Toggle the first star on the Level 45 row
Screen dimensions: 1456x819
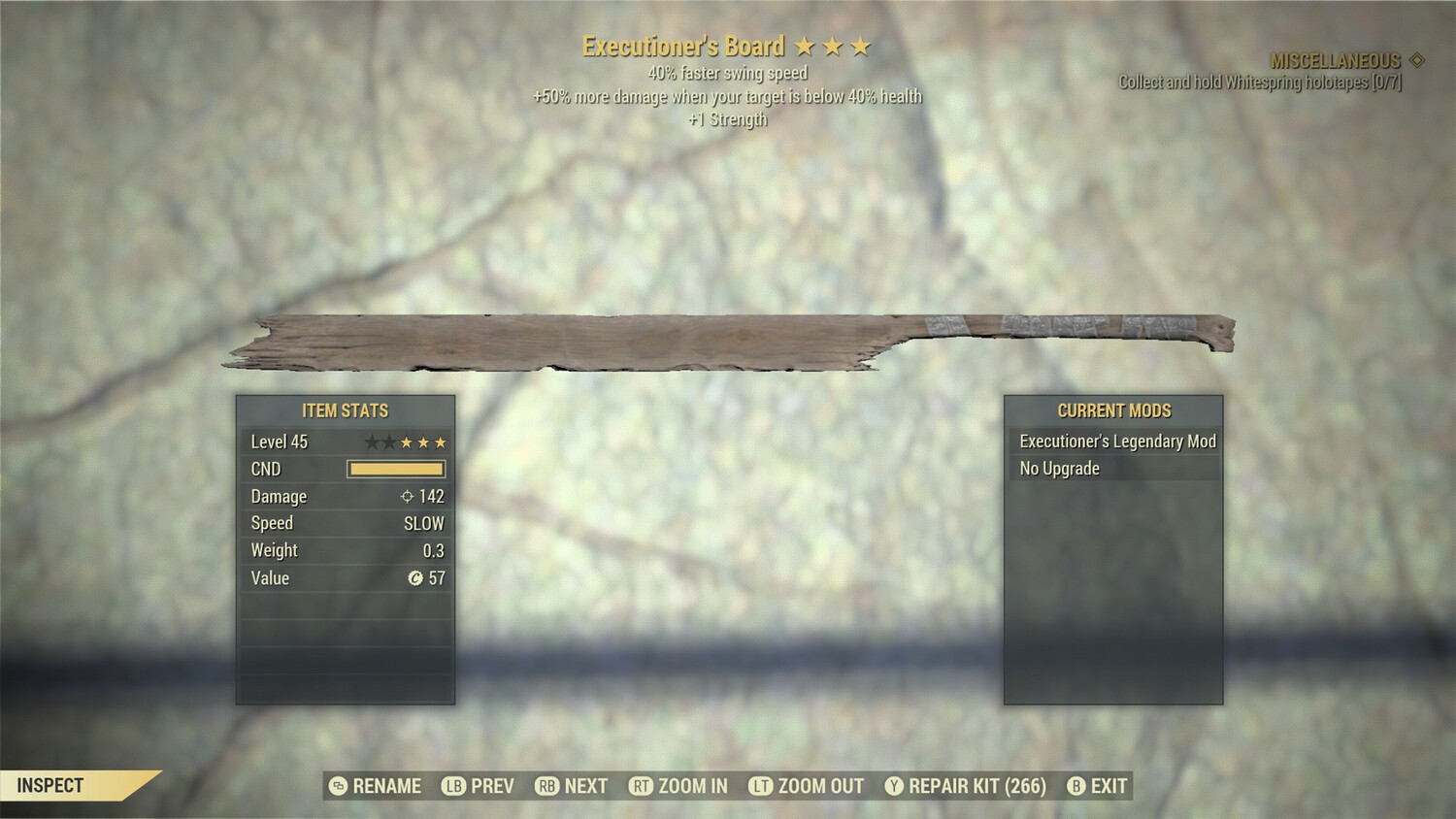click(x=373, y=441)
